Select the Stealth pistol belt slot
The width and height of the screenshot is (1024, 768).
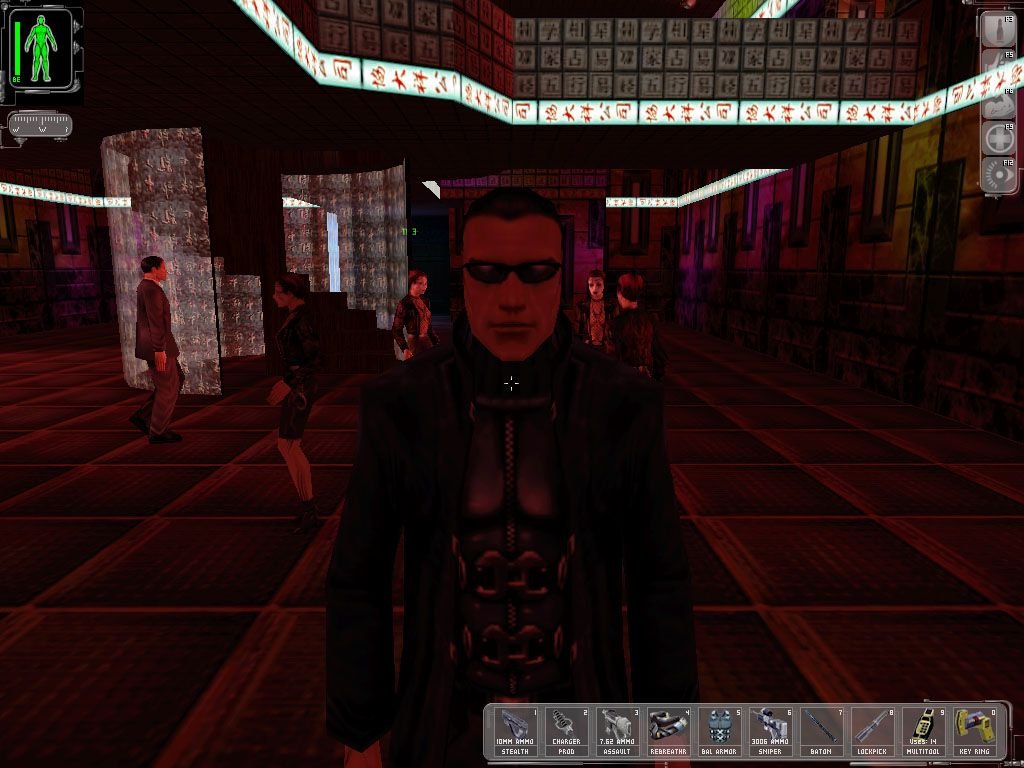tap(517, 730)
